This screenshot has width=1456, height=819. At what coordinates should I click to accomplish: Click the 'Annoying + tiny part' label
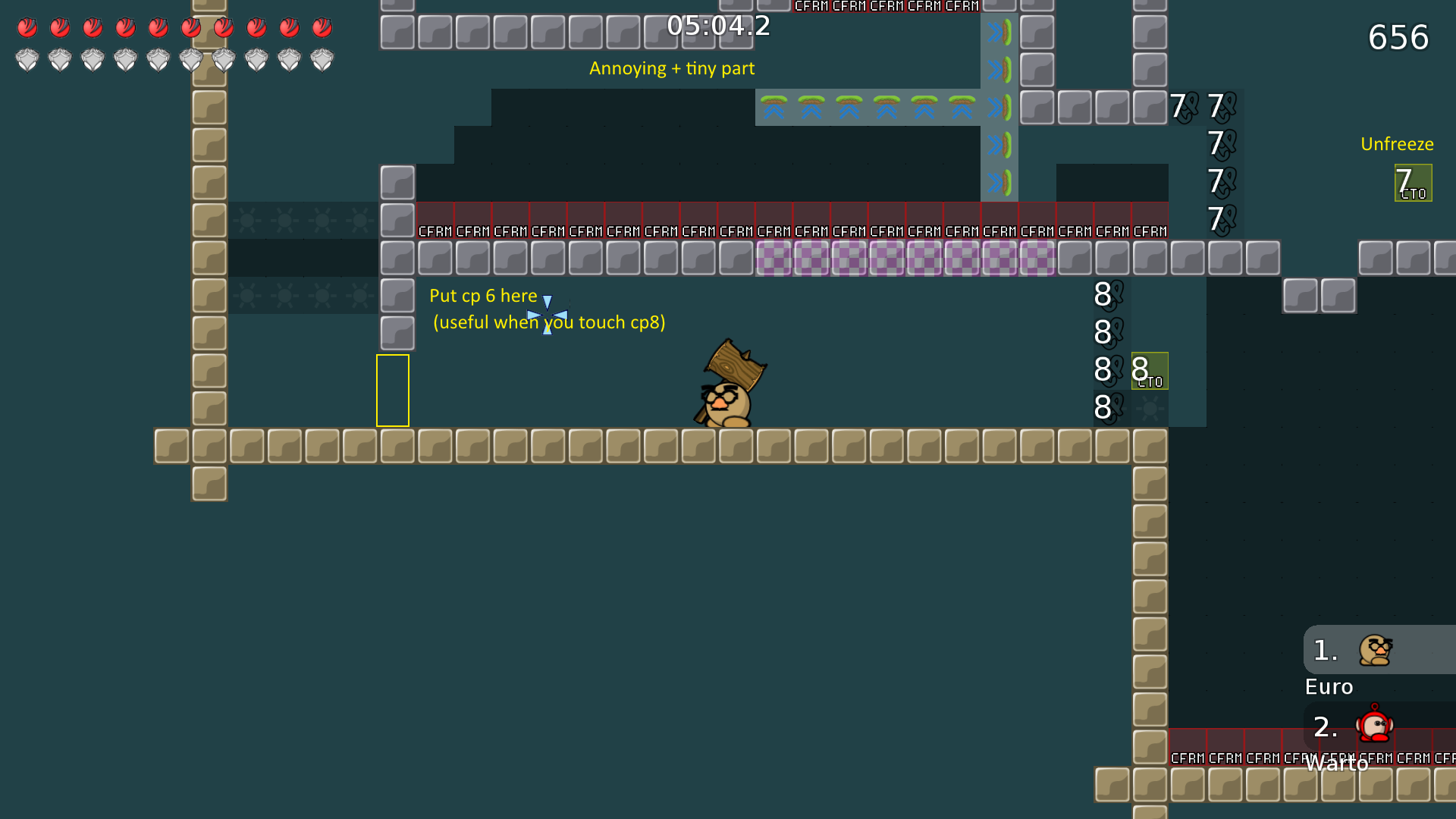coord(672,68)
